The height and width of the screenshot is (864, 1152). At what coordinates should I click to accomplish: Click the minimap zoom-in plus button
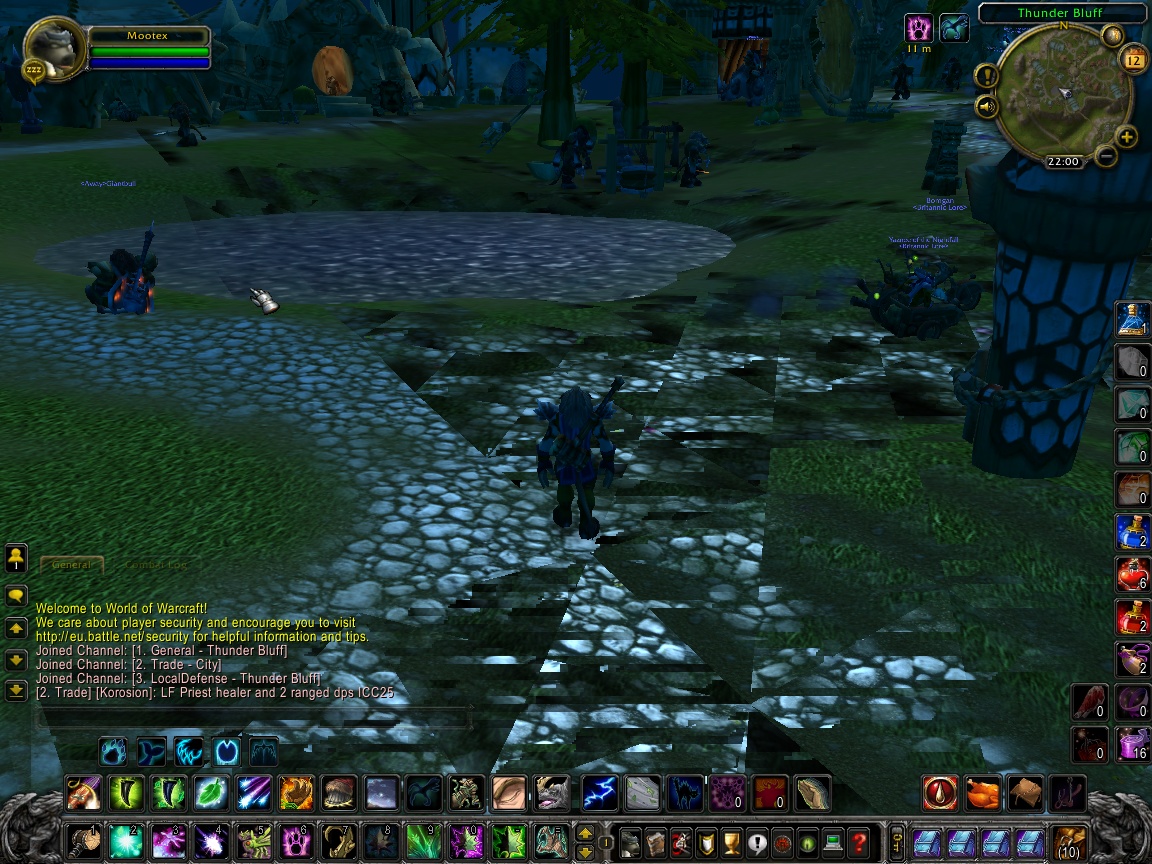[x=1126, y=137]
